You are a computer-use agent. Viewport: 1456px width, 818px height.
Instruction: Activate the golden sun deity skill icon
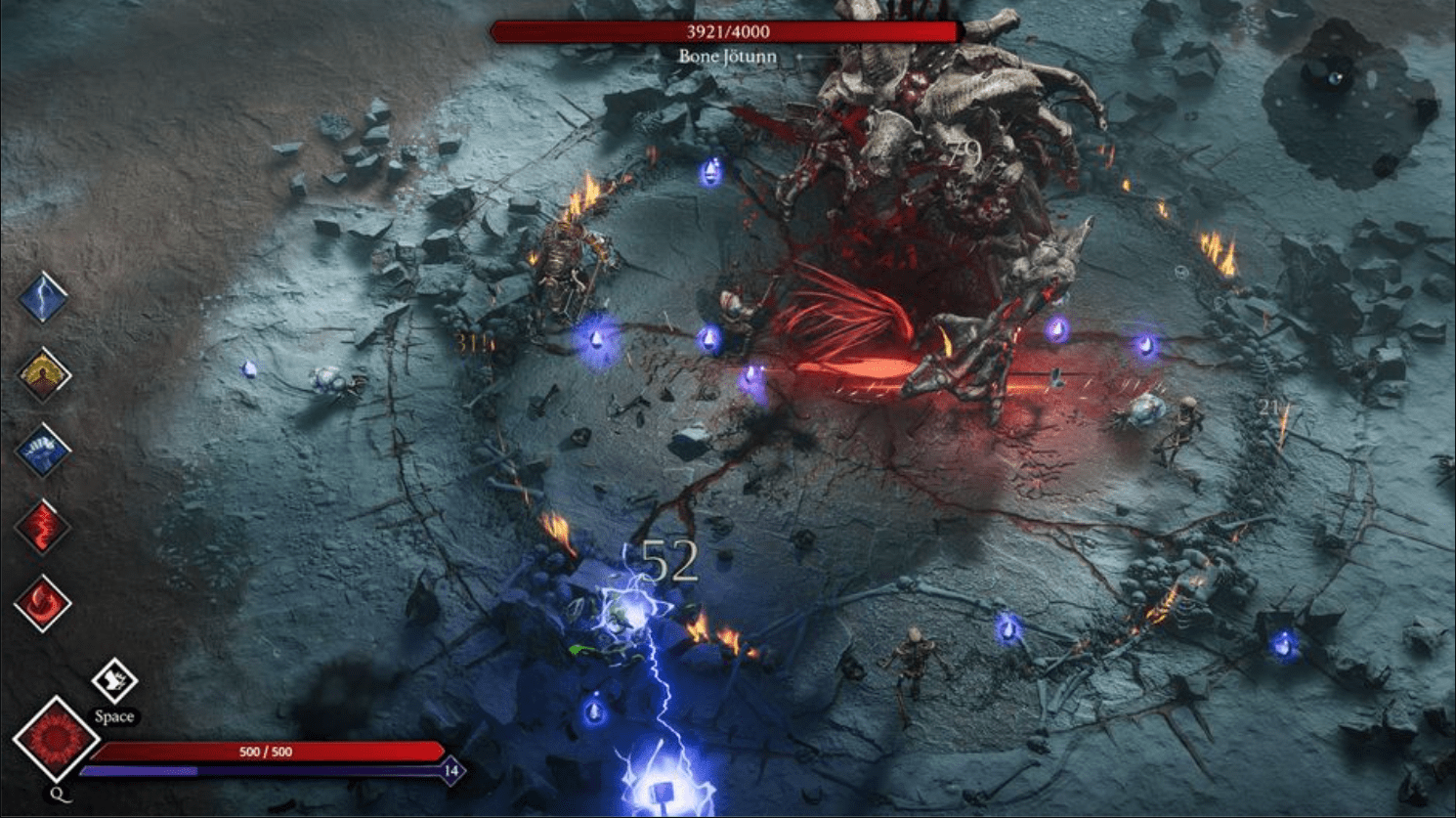click(x=41, y=371)
